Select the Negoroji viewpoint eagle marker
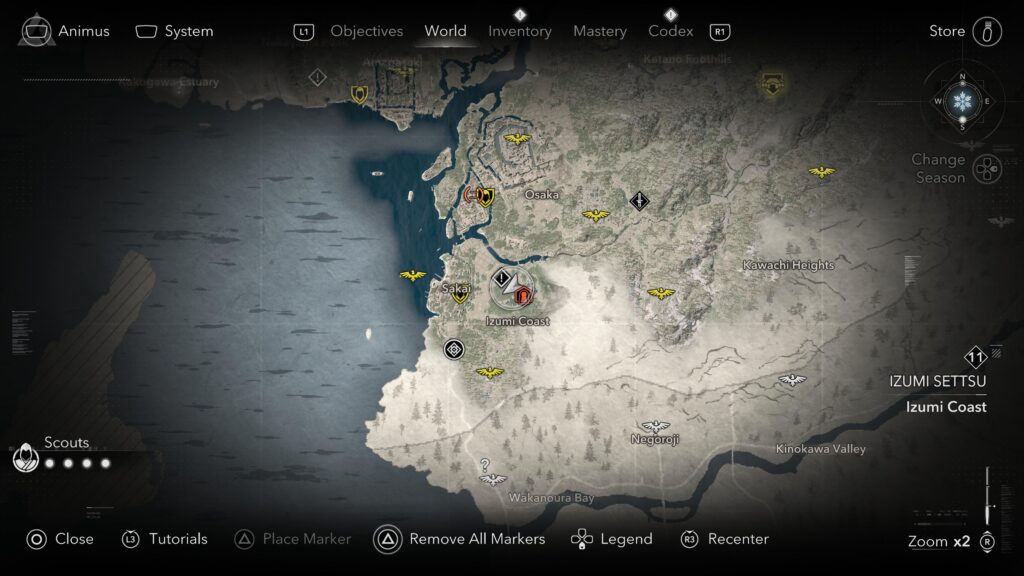Viewport: 1024px width, 576px height. pos(655,427)
